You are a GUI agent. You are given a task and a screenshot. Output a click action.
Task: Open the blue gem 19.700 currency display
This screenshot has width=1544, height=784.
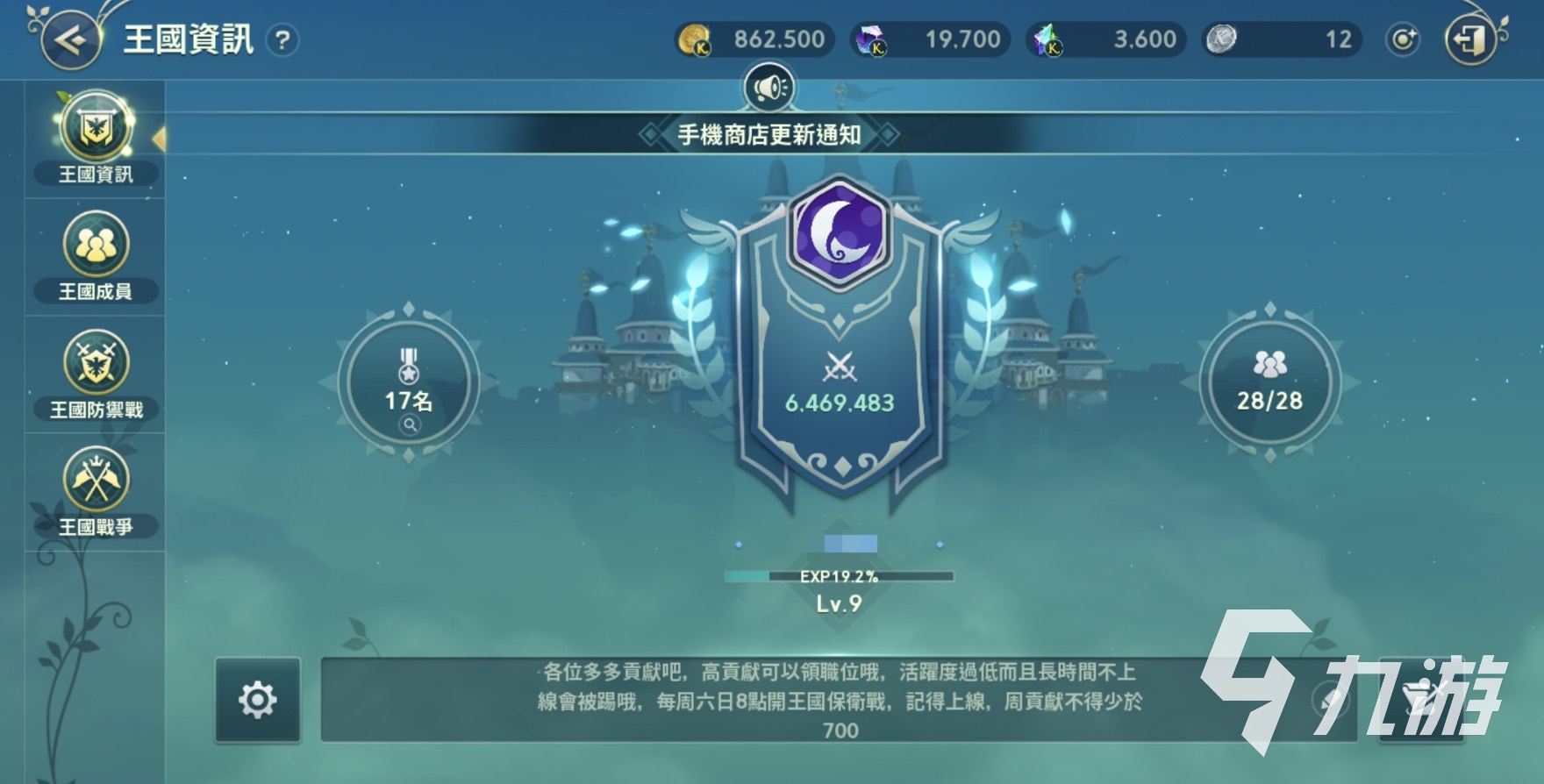coord(930,39)
